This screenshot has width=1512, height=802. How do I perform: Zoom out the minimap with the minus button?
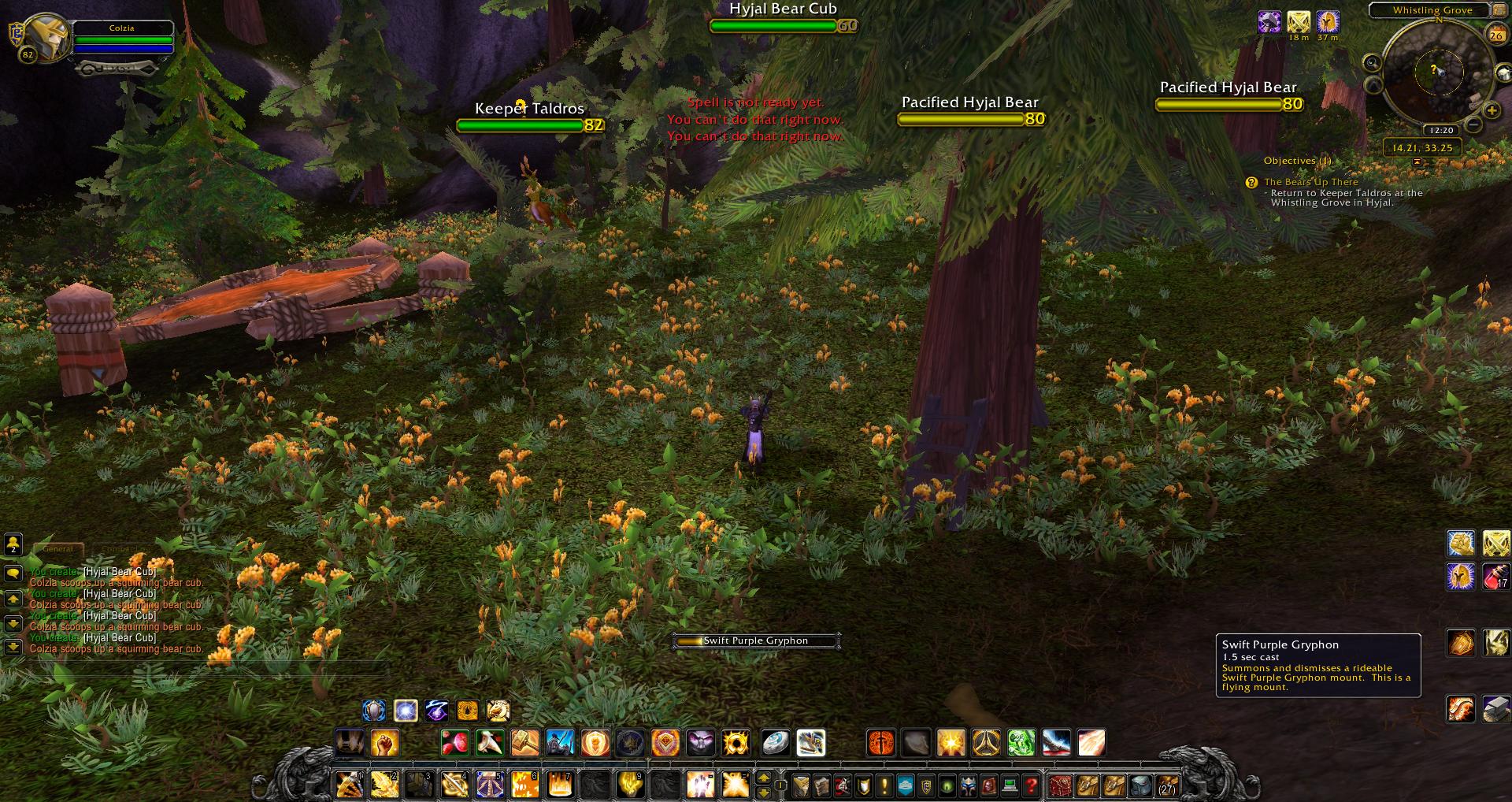[x=1474, y=125]
